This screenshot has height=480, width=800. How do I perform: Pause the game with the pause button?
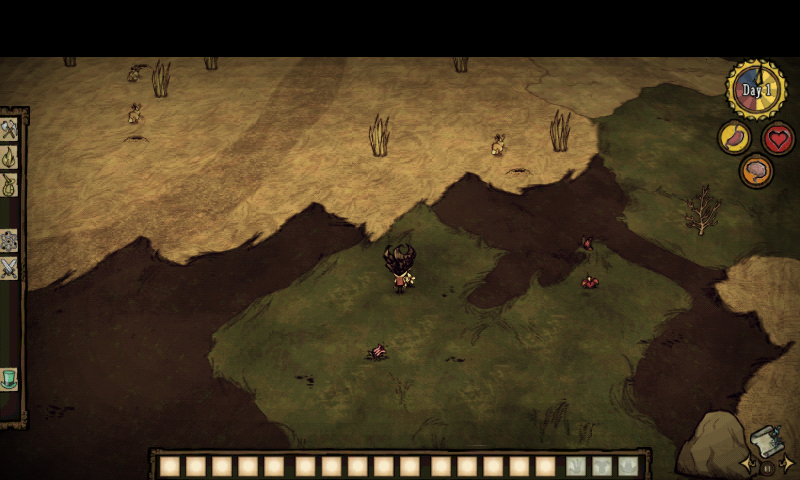coord(767,467)
